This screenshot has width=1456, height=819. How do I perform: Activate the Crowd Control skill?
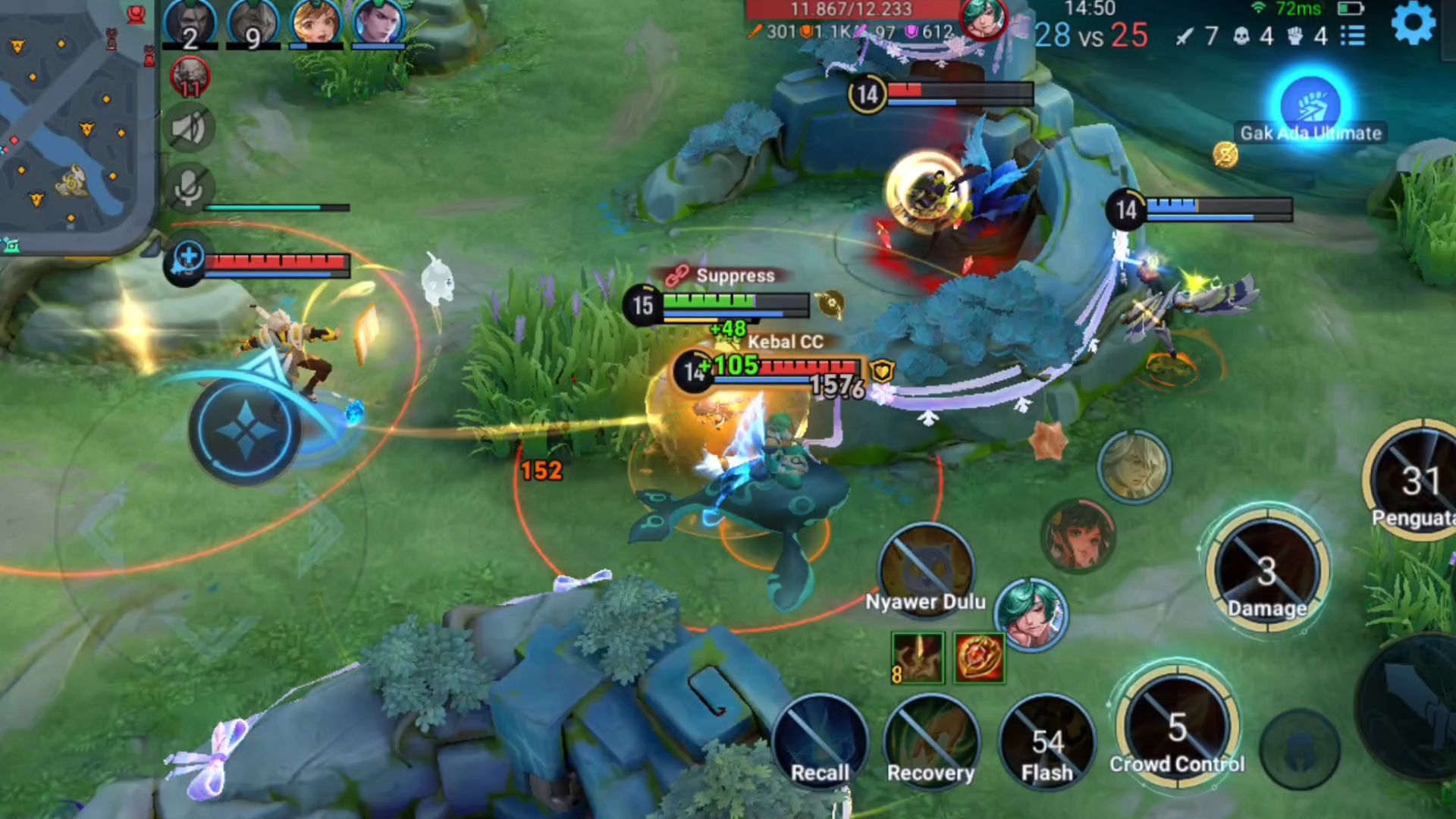(x=1177, y=730)
